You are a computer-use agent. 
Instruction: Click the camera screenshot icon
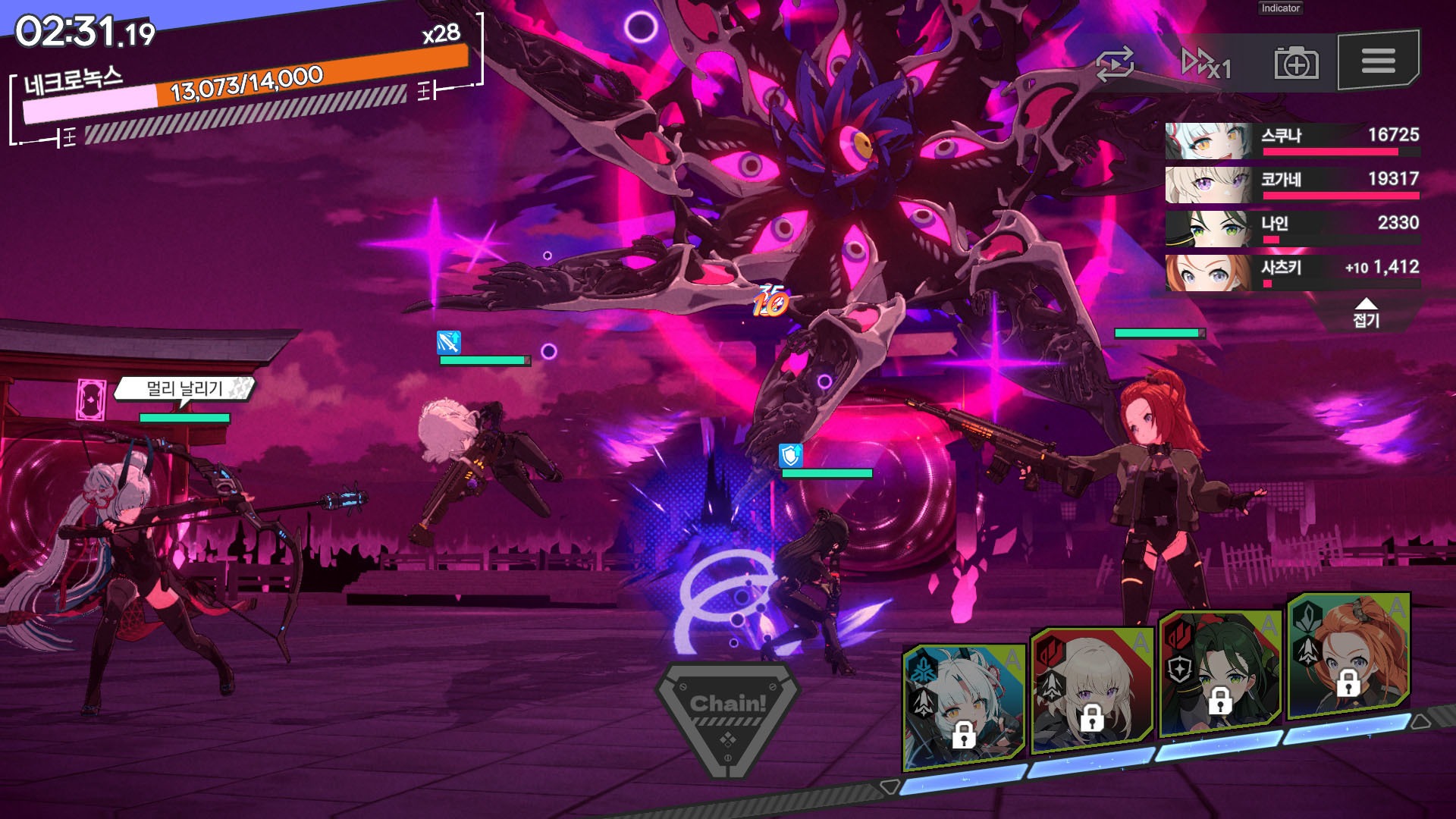[x=1296, y=64]
